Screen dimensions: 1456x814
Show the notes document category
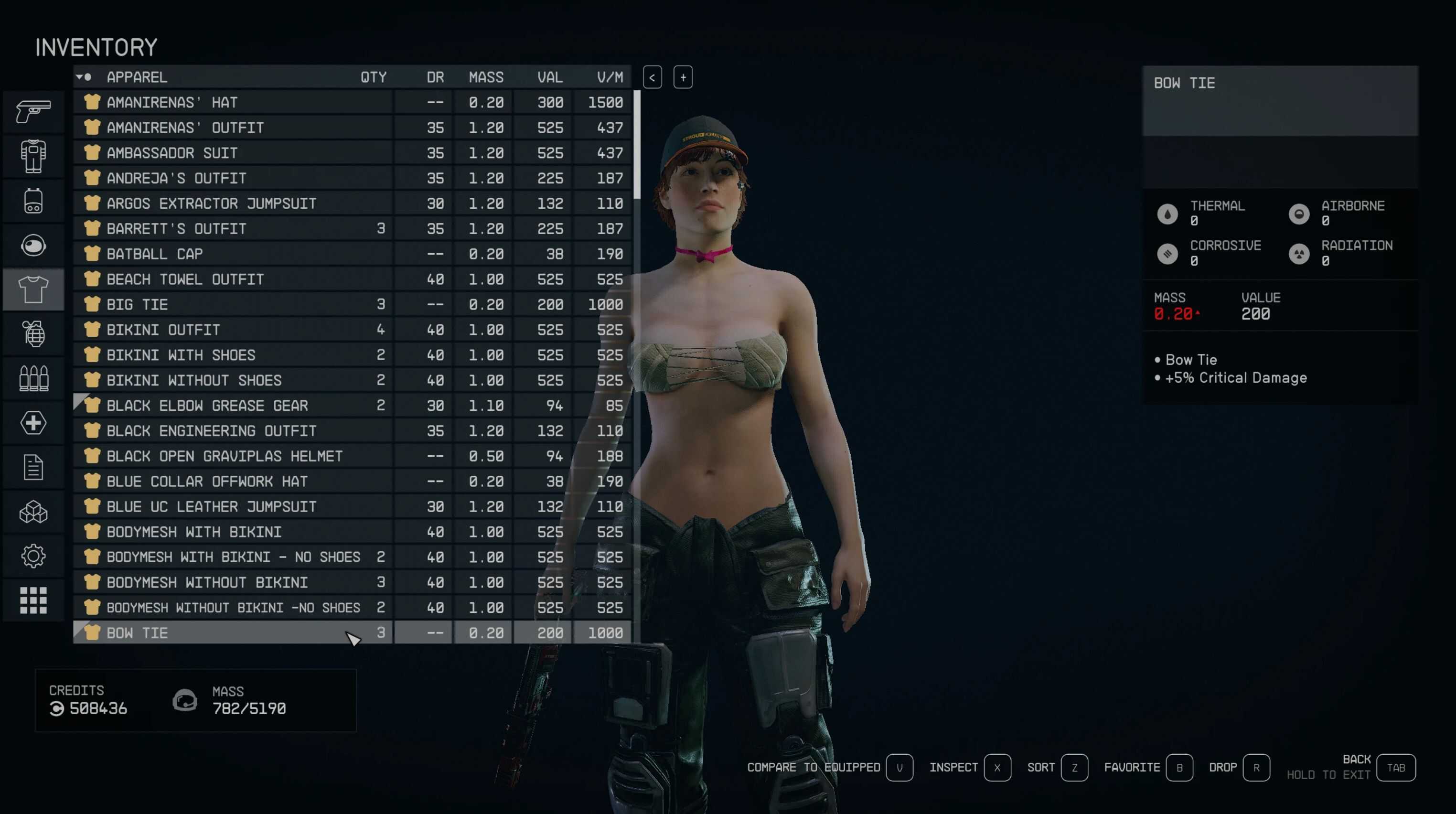[x=33, y=468]
